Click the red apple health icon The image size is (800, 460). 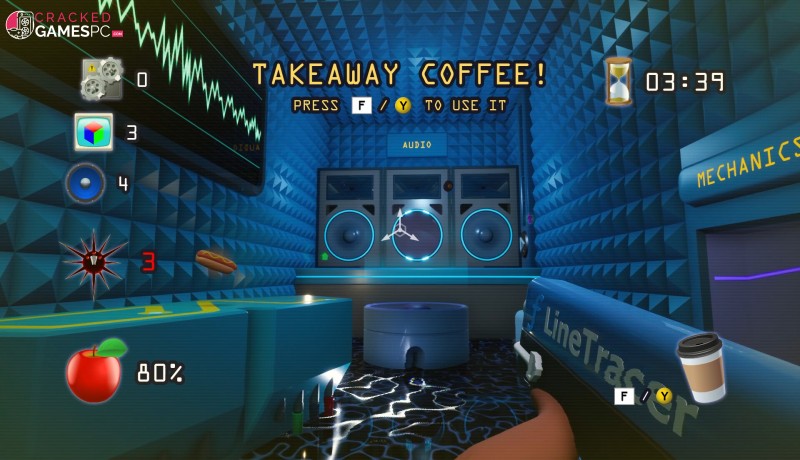[95, 372]
